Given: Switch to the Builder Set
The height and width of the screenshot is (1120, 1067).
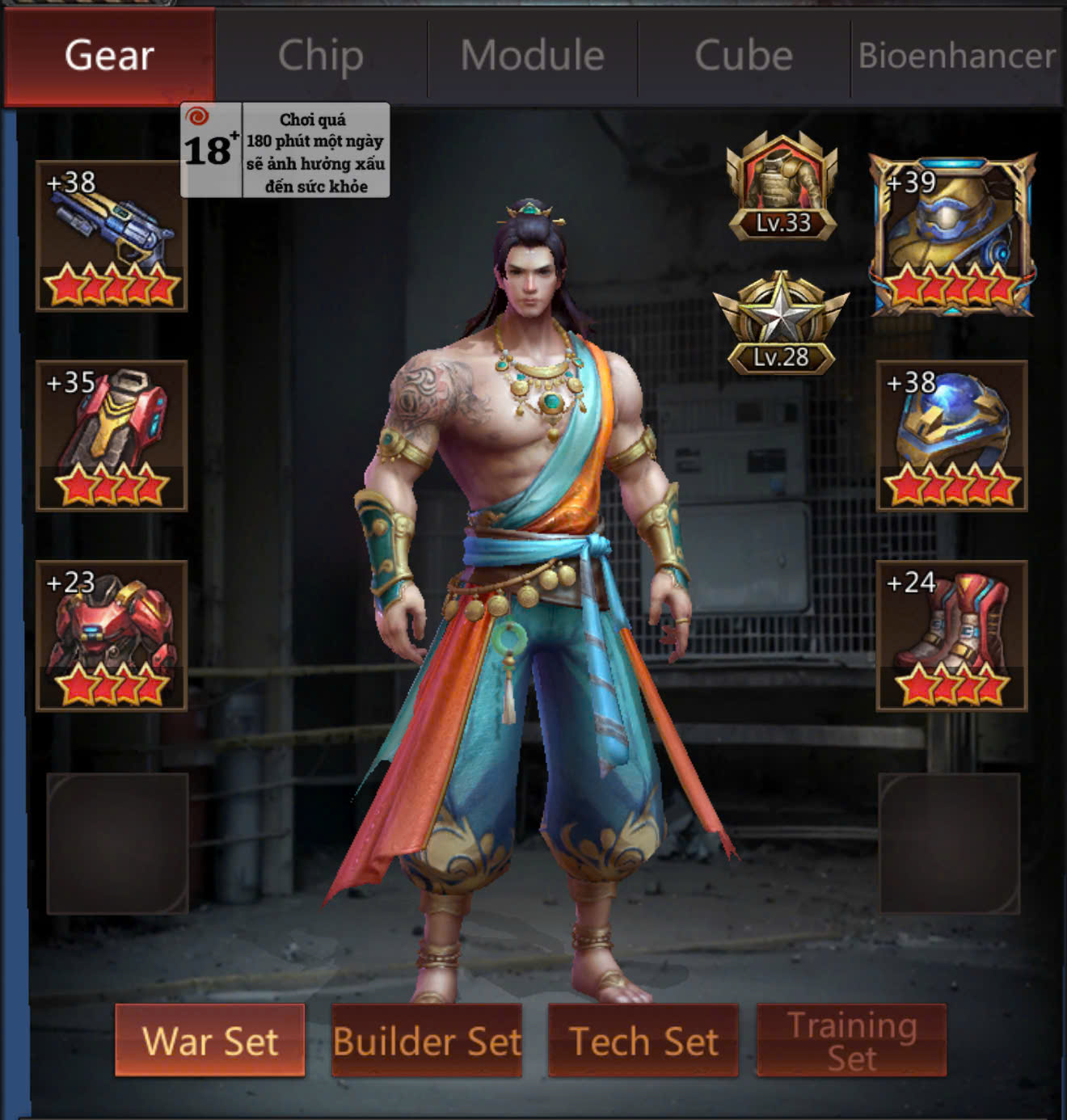Looking at the screenshot, I should [x=427, y=1040].
